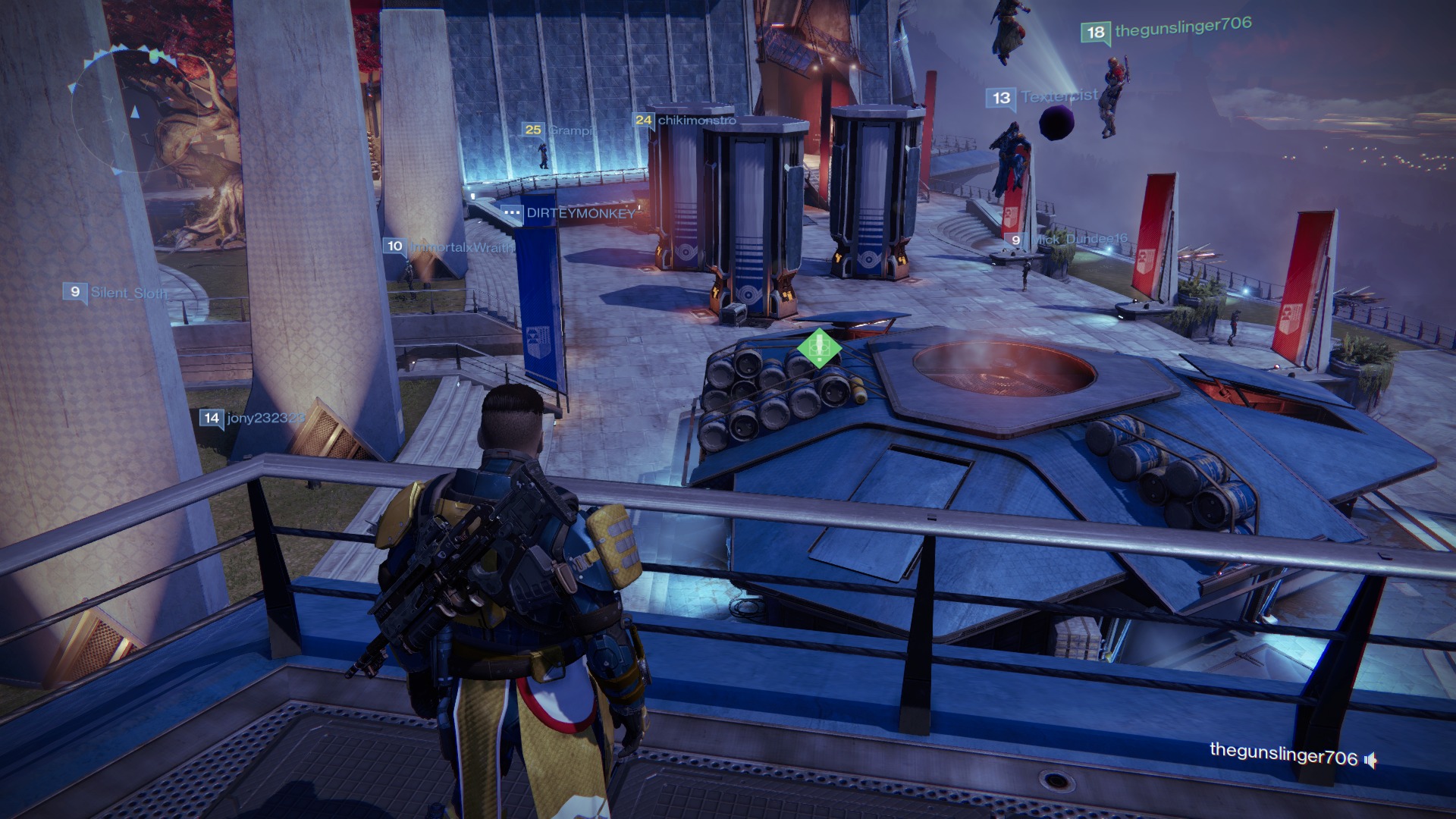Click the circular radar tracker
This screenshot has height=819, width=1456.
[134, 114]
